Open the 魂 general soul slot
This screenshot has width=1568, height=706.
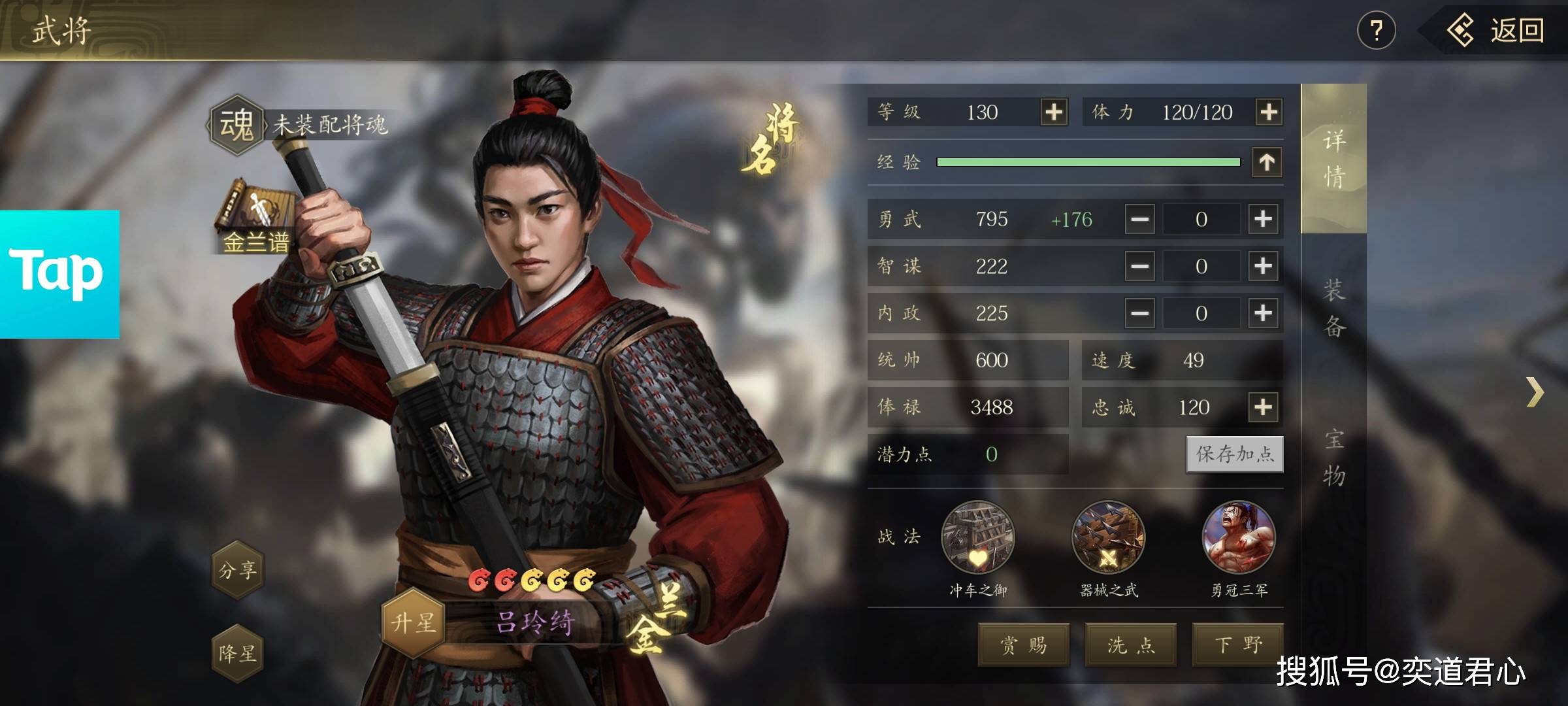(x=237, y=124)
